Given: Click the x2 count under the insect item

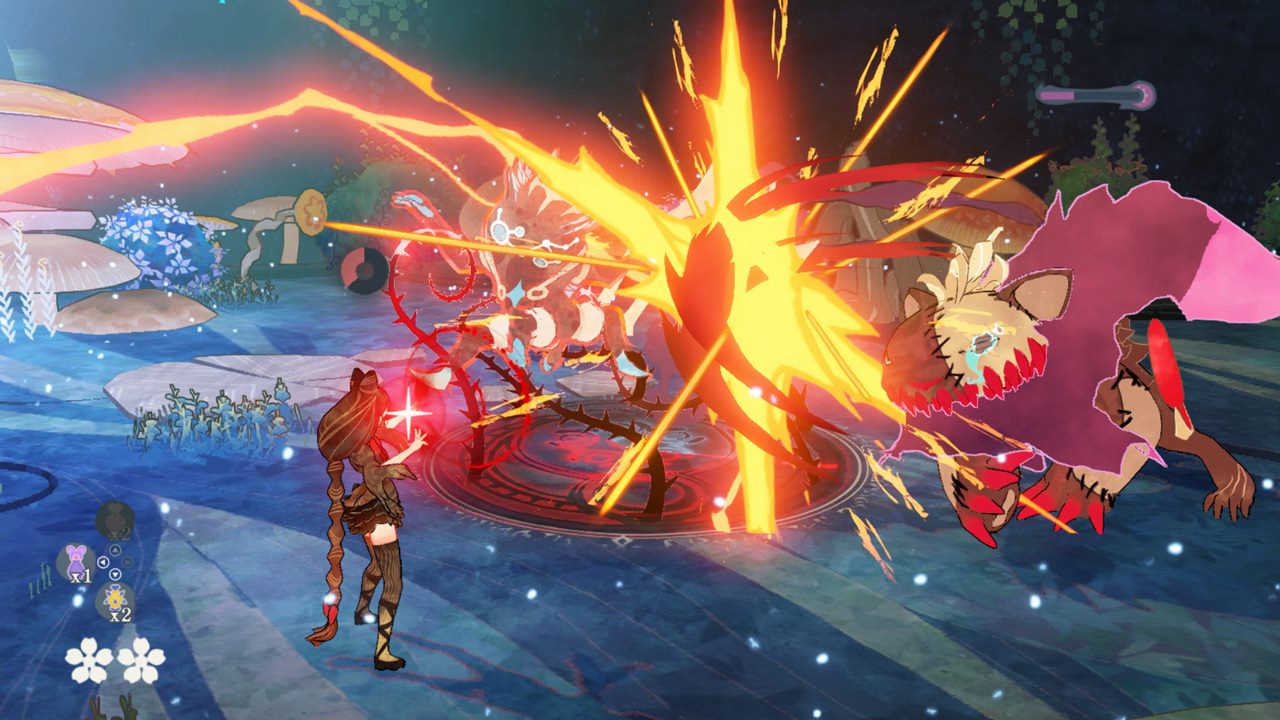Looking at the screenshot, I should click(119, 614).
